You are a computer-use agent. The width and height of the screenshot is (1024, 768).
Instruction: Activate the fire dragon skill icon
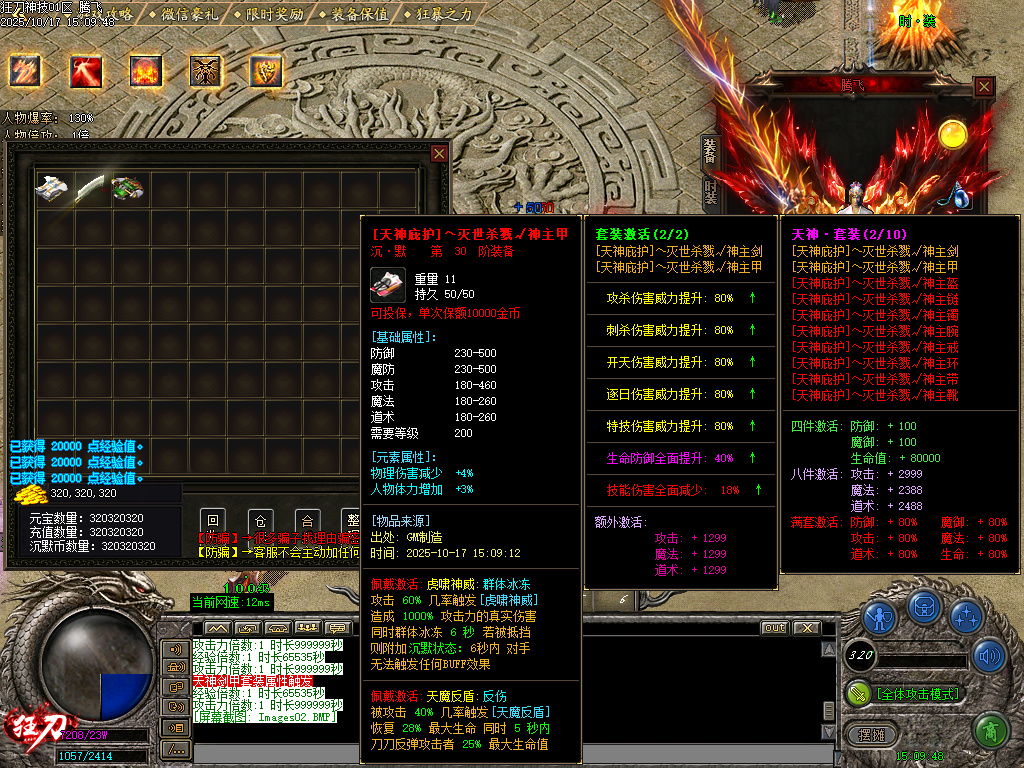click(25, 71)
